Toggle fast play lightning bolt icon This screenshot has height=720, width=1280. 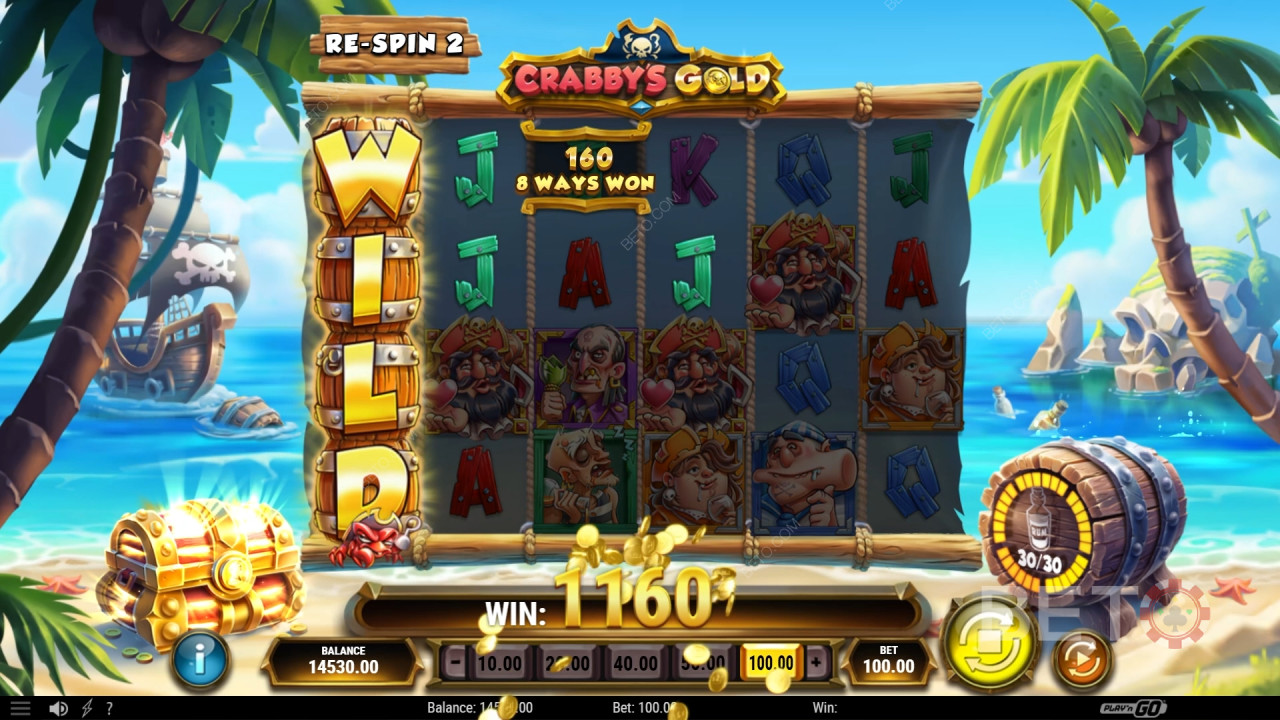pyautogui.click(x=86, y=708)
